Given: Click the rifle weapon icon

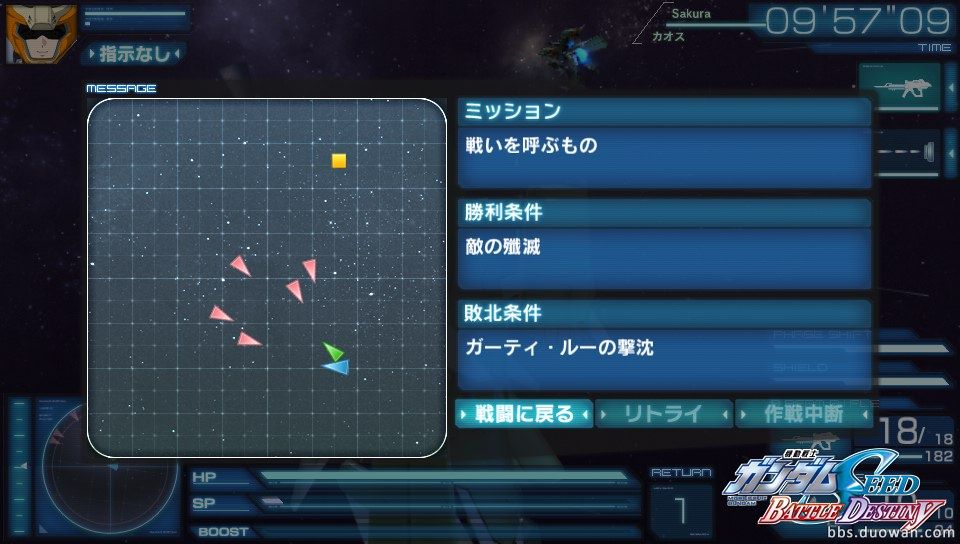Looking at the screenshot, I should pyautogui.click(x=900, y=88).
